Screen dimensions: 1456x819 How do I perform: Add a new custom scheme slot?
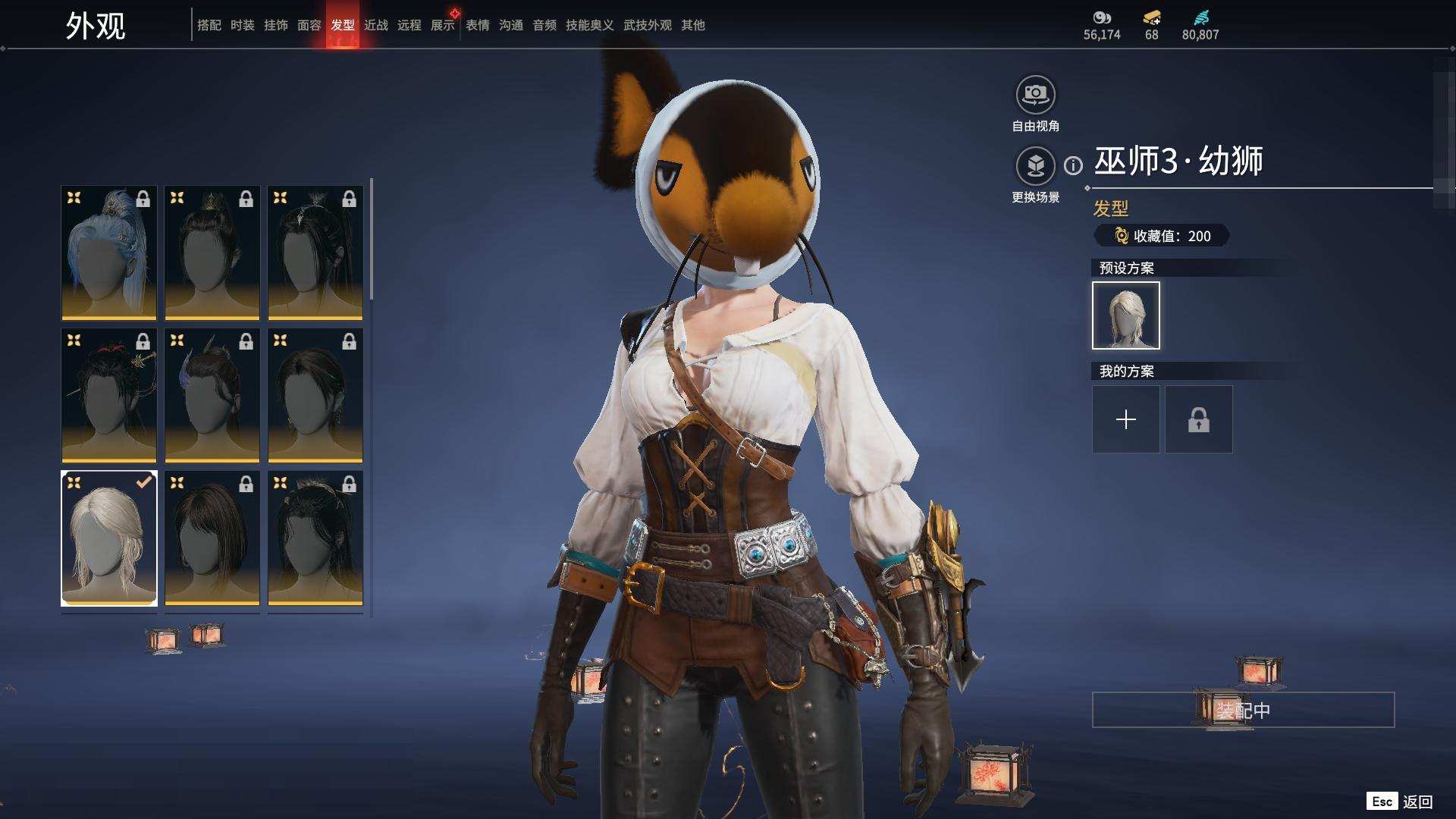point(1125,419)
